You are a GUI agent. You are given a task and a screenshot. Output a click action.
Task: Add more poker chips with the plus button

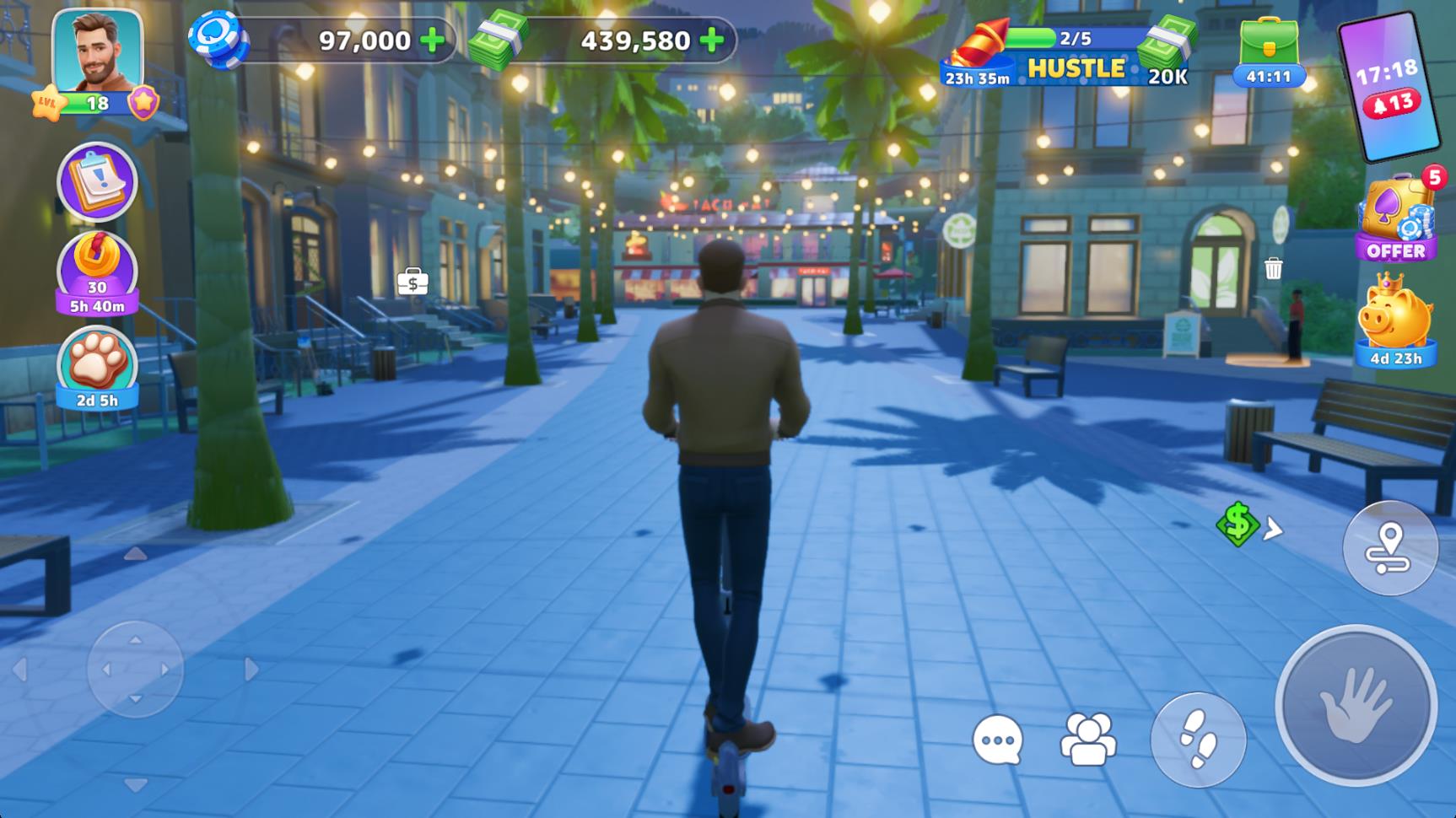point(433,40)
